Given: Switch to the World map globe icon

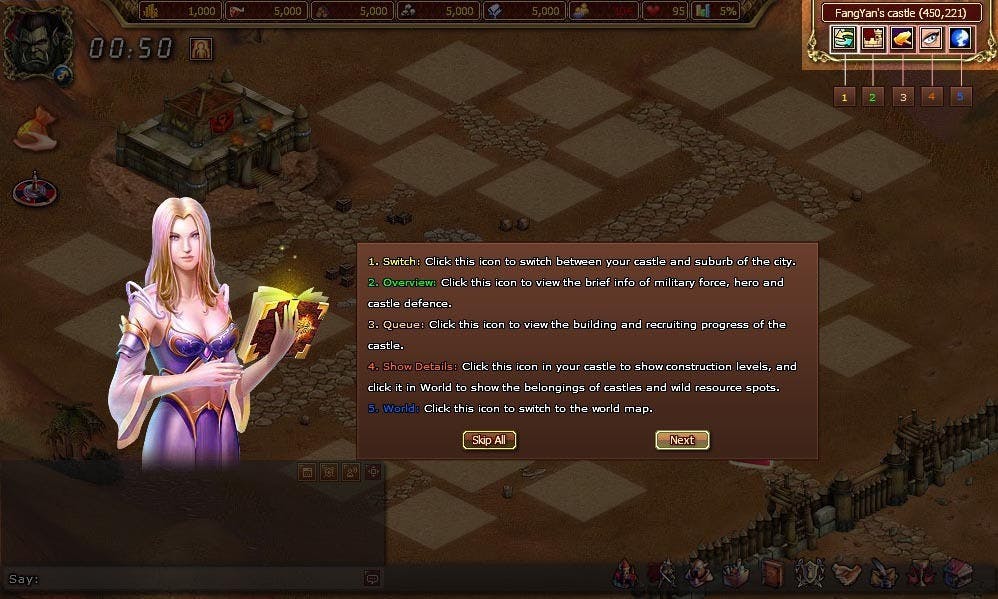Looking at the screenshot, I should (961, 39).
